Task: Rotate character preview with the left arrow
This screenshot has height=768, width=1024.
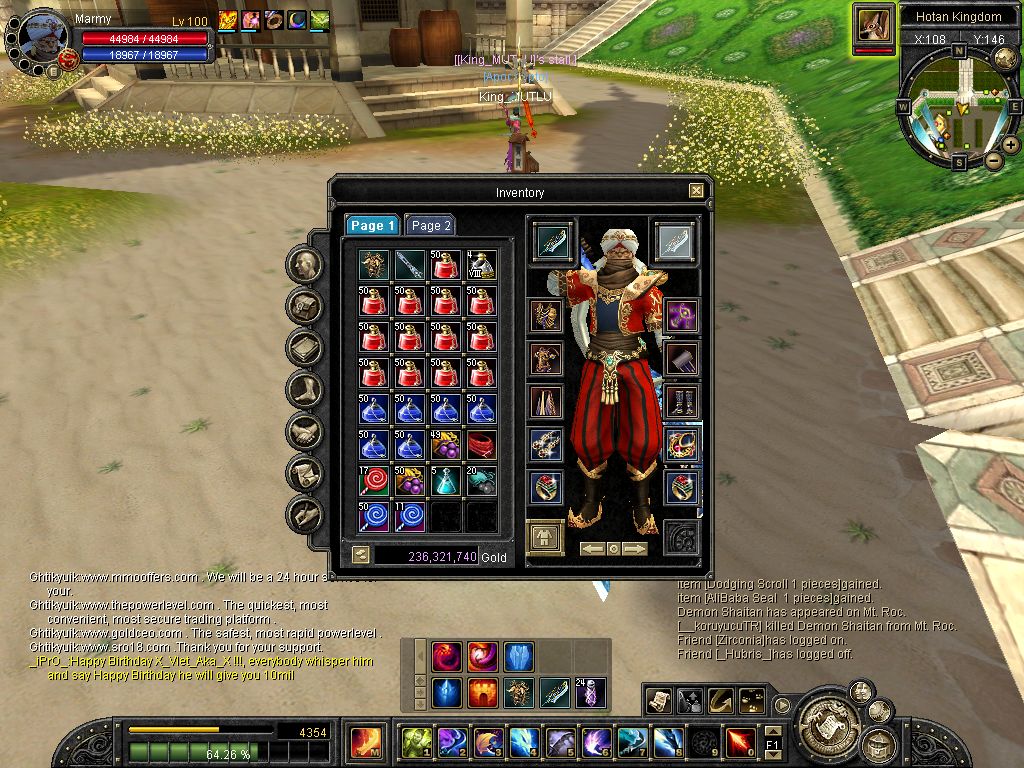Action: pos(593,549)
